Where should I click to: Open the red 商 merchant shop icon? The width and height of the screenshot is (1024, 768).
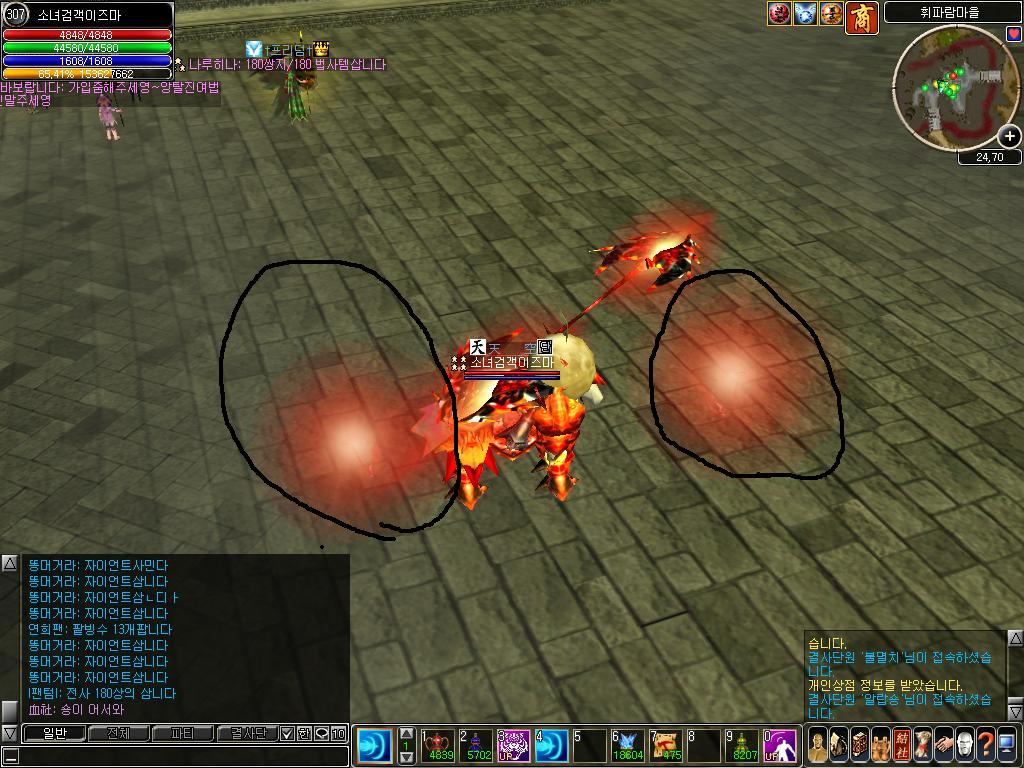click(x=861, y=17)
